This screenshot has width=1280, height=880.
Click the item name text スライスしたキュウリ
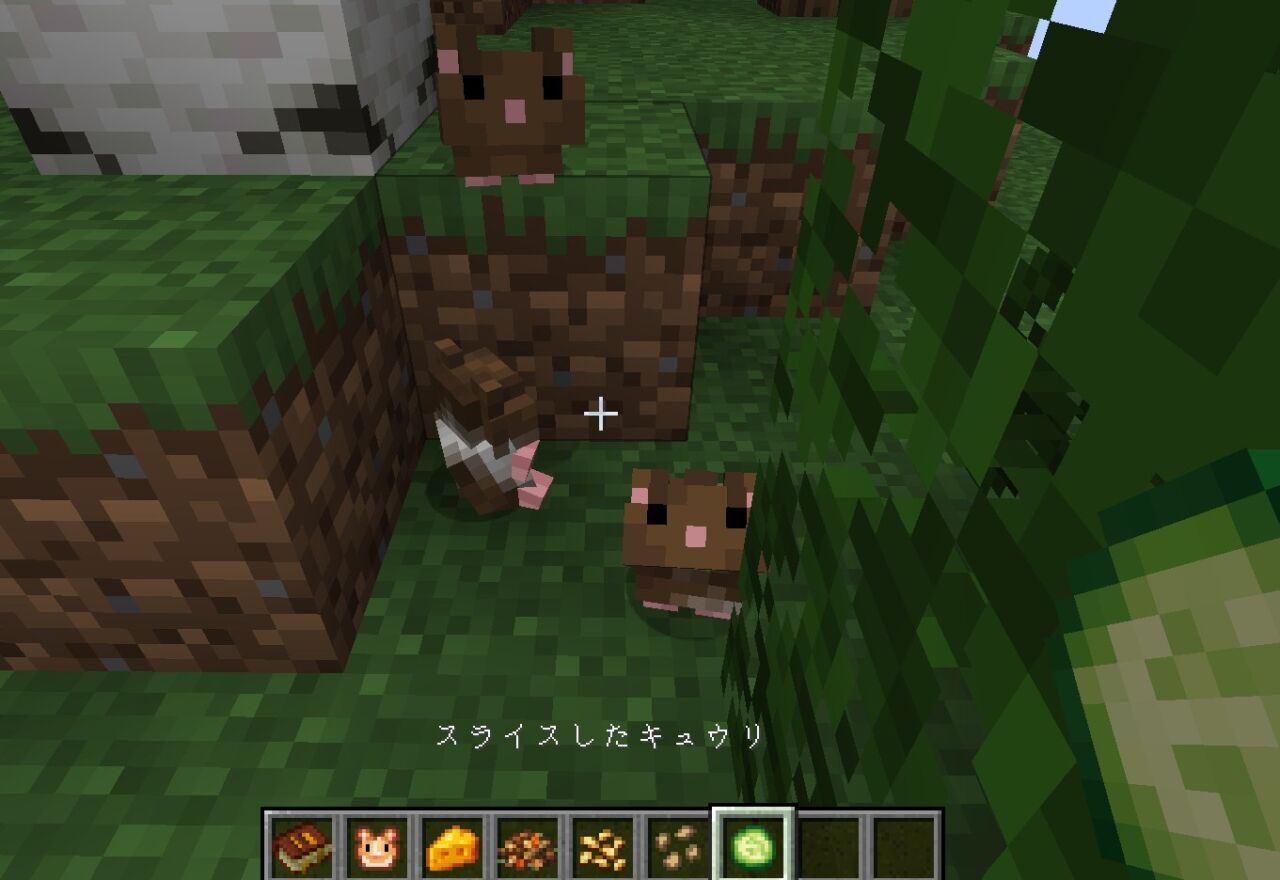tap(600, 737)
